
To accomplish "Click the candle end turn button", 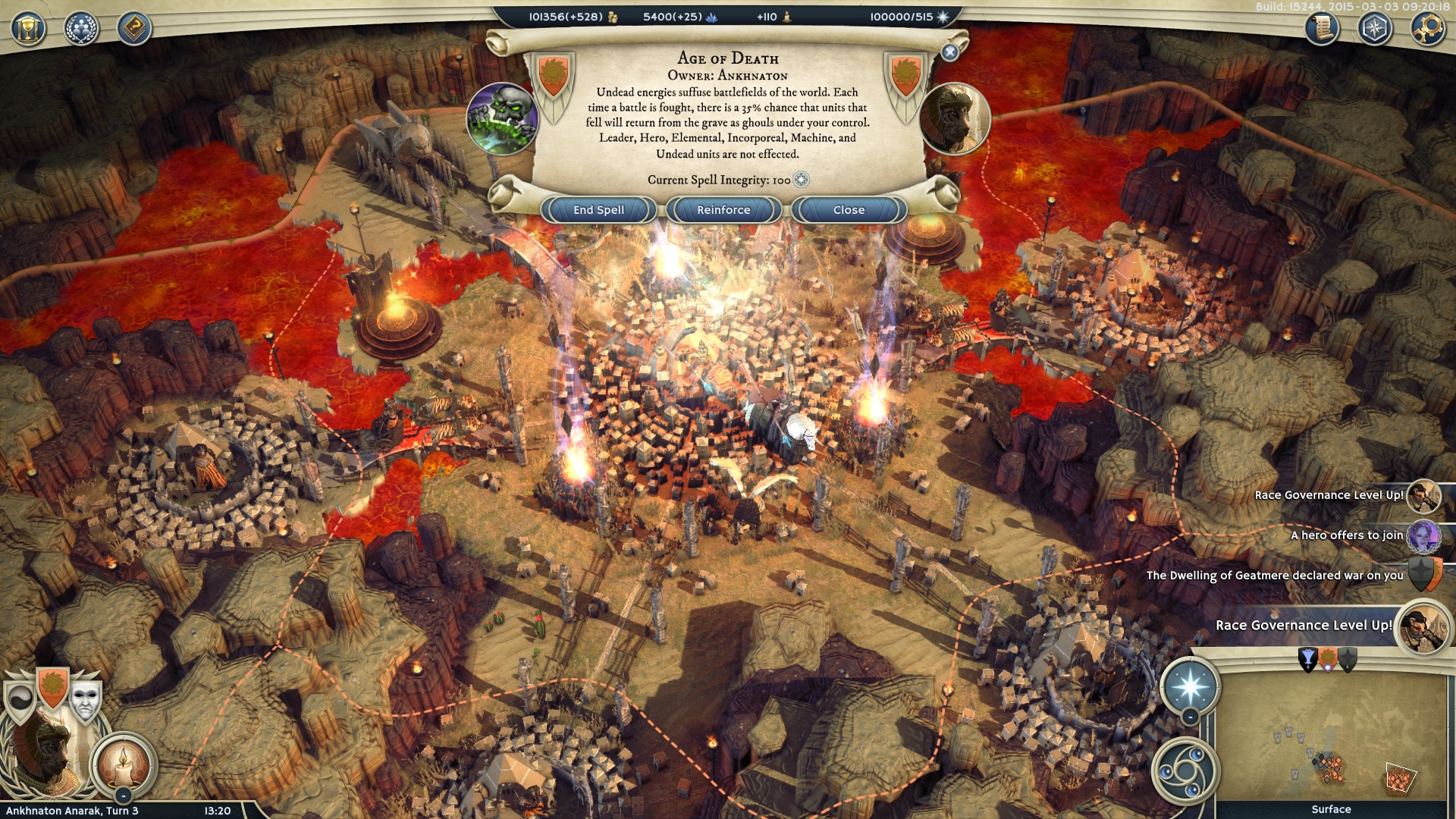I will pos(124,764).
